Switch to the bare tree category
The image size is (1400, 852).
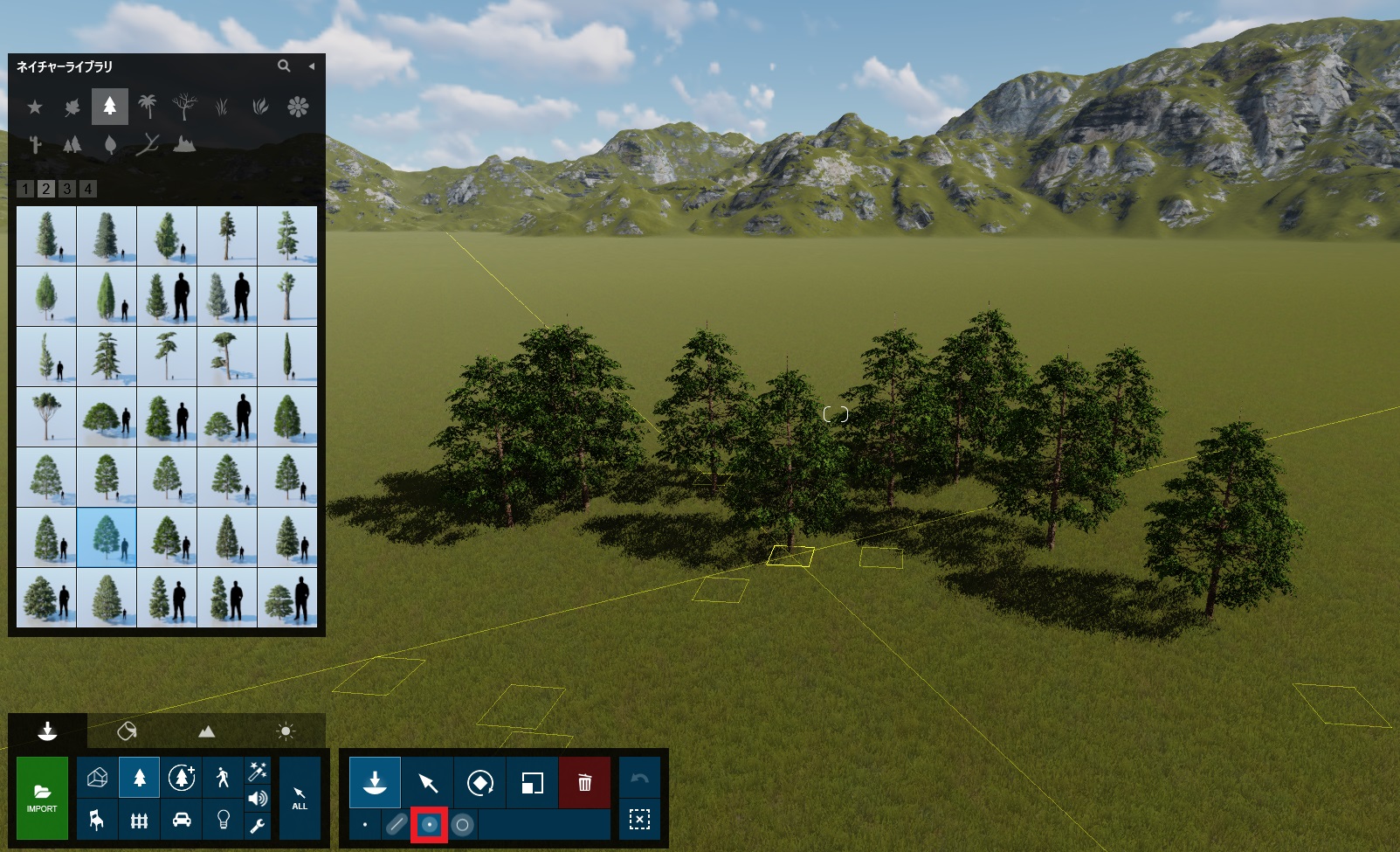[x=184, y=107]
